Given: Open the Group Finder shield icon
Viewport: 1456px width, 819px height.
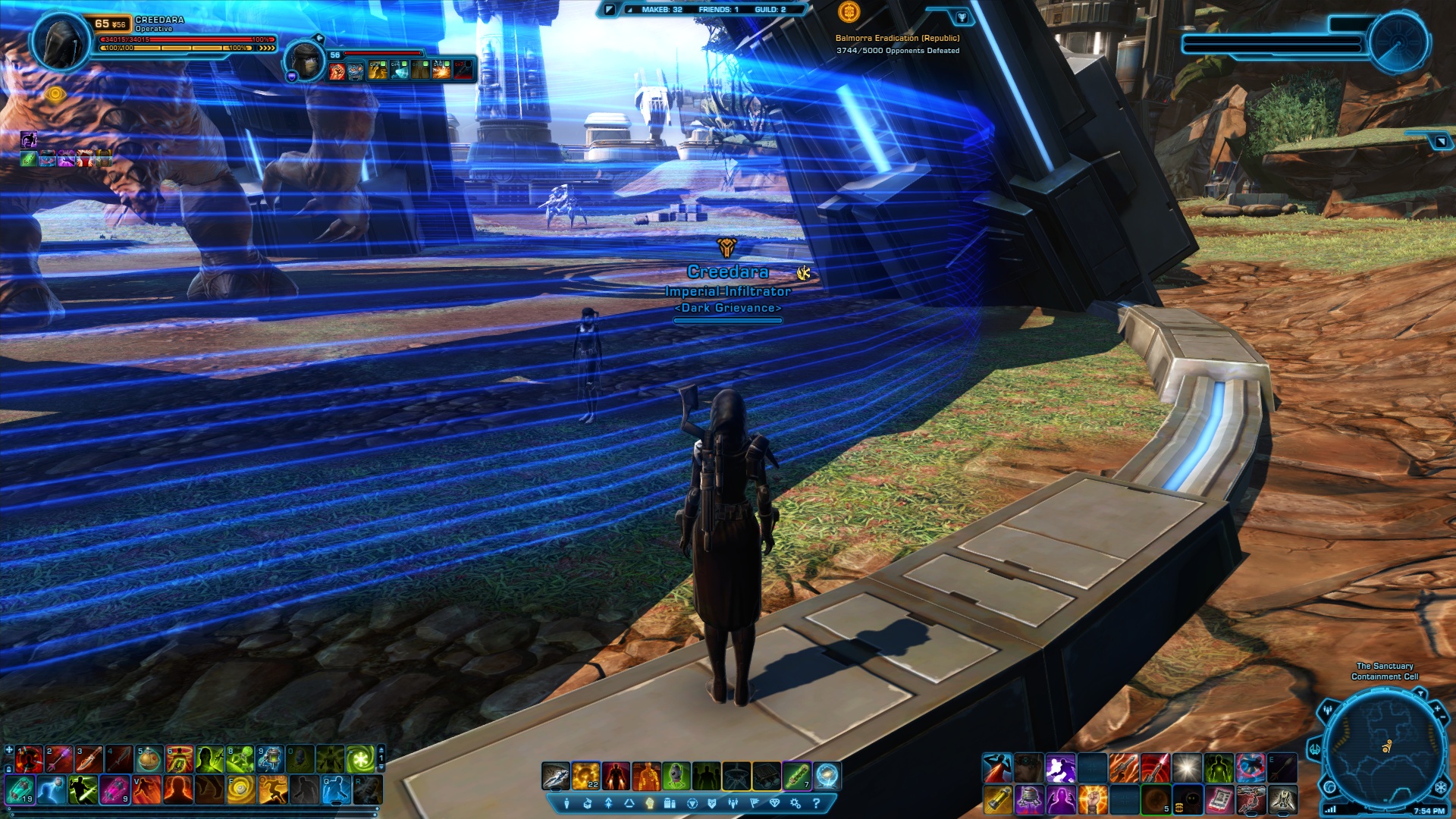Looking at the screenshot, I should [x=714, y=803].
